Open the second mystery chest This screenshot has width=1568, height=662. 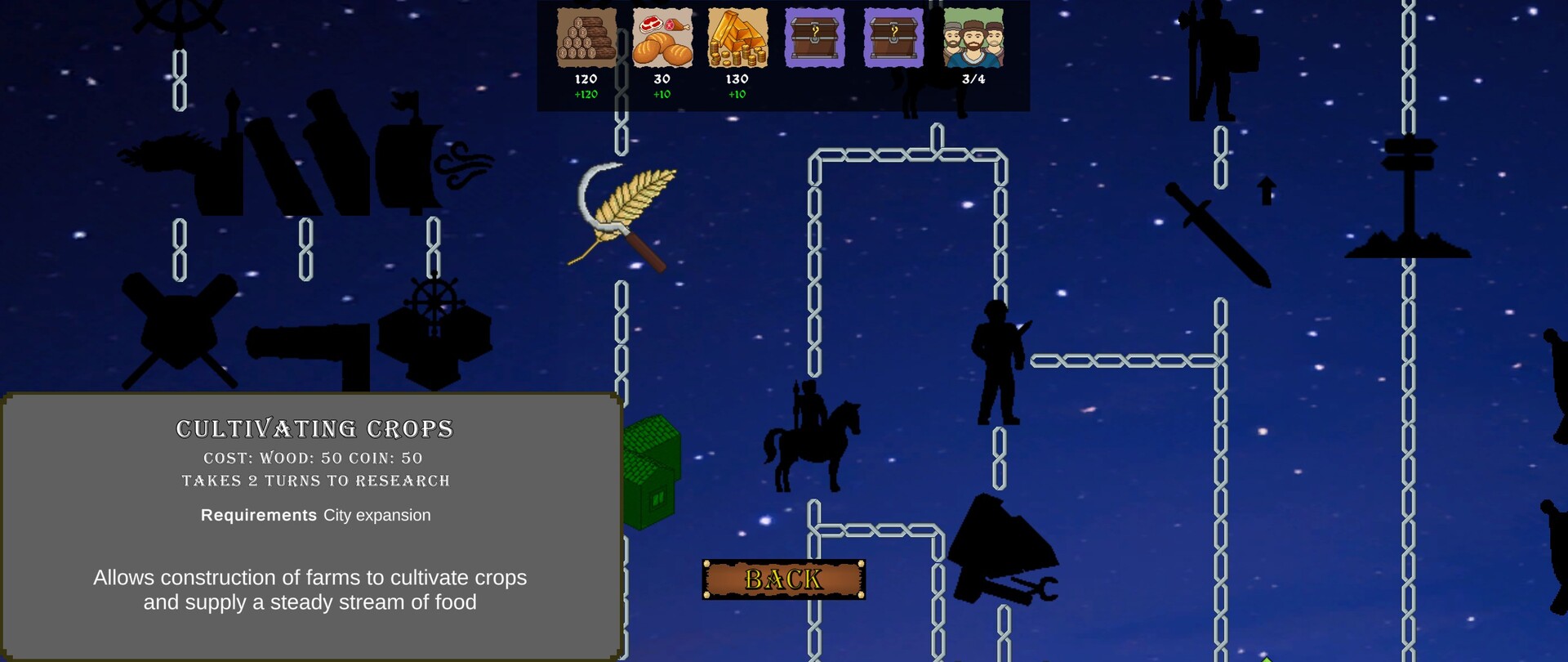pyautogui.click(x=892, y=37)
